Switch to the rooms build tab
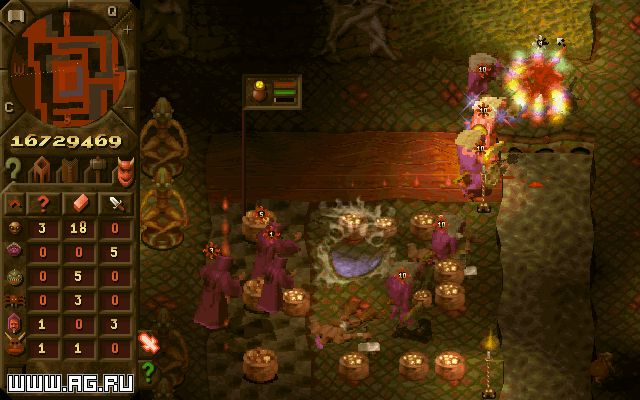 (x=42, y=169)
